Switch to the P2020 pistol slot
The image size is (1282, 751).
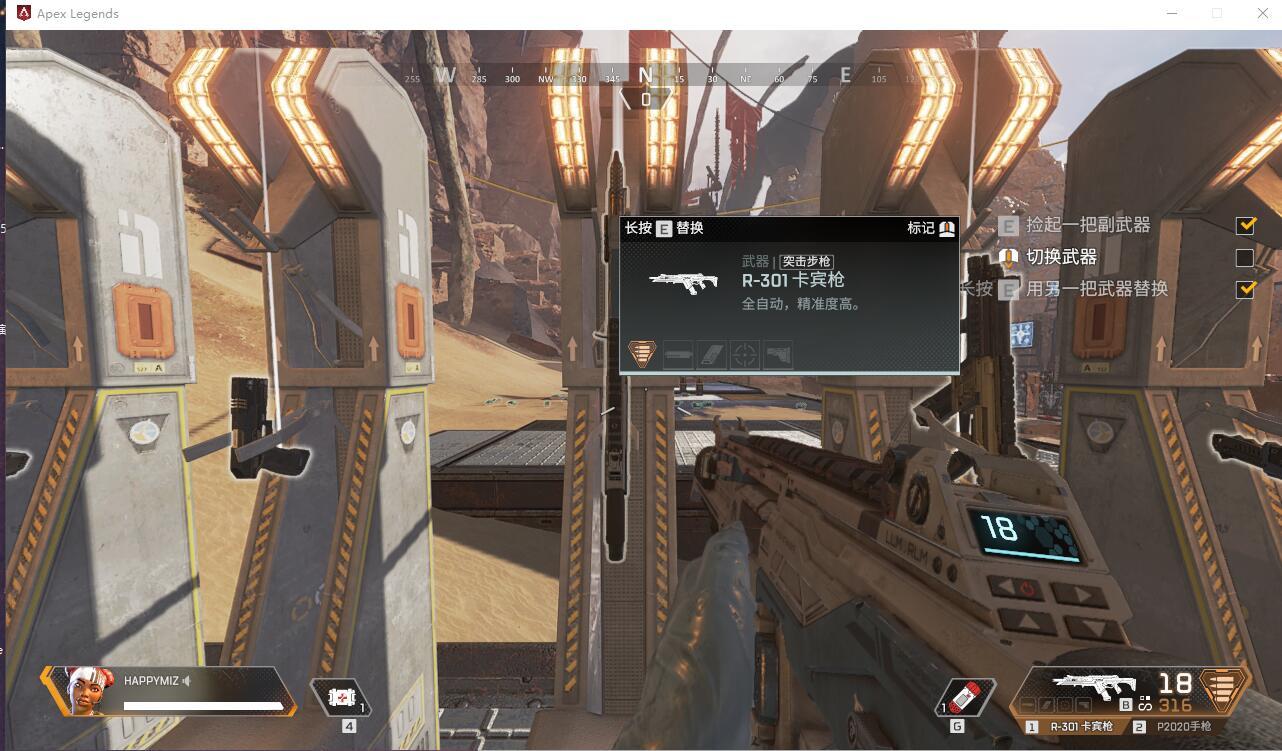(1183, 727)
